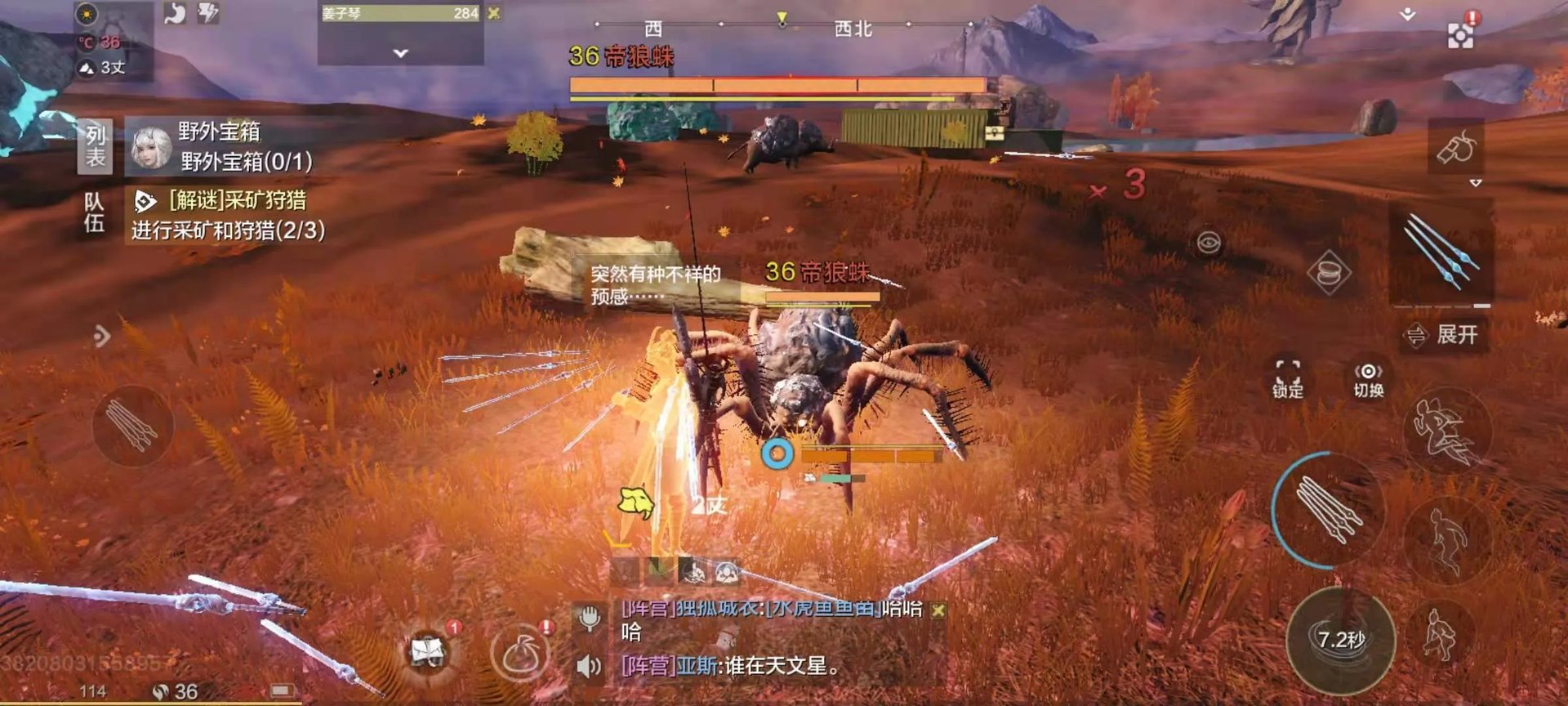
Task: Open the fullscreen map/scope icon with red alert
Action: tap(1459, 37)
